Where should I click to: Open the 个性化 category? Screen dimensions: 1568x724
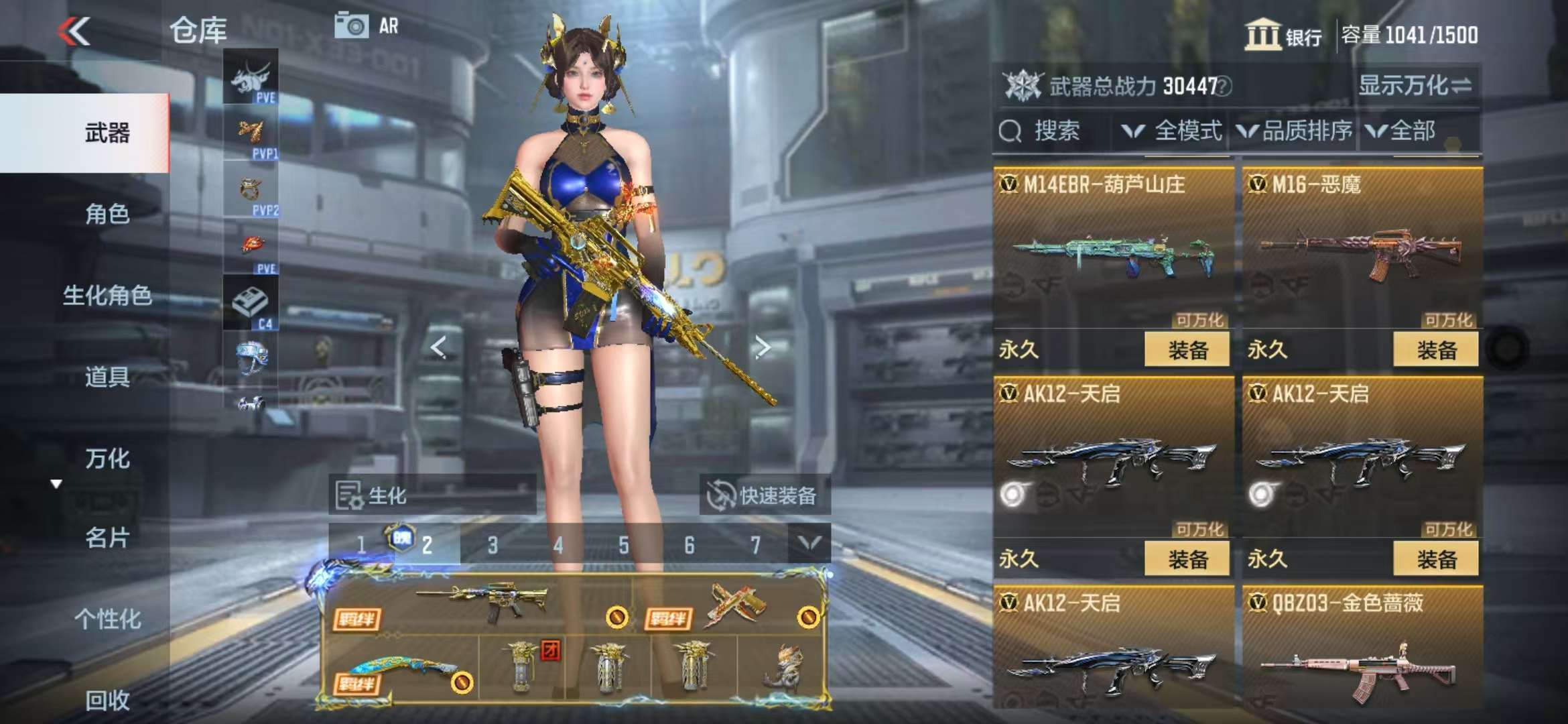pos(107,619)
